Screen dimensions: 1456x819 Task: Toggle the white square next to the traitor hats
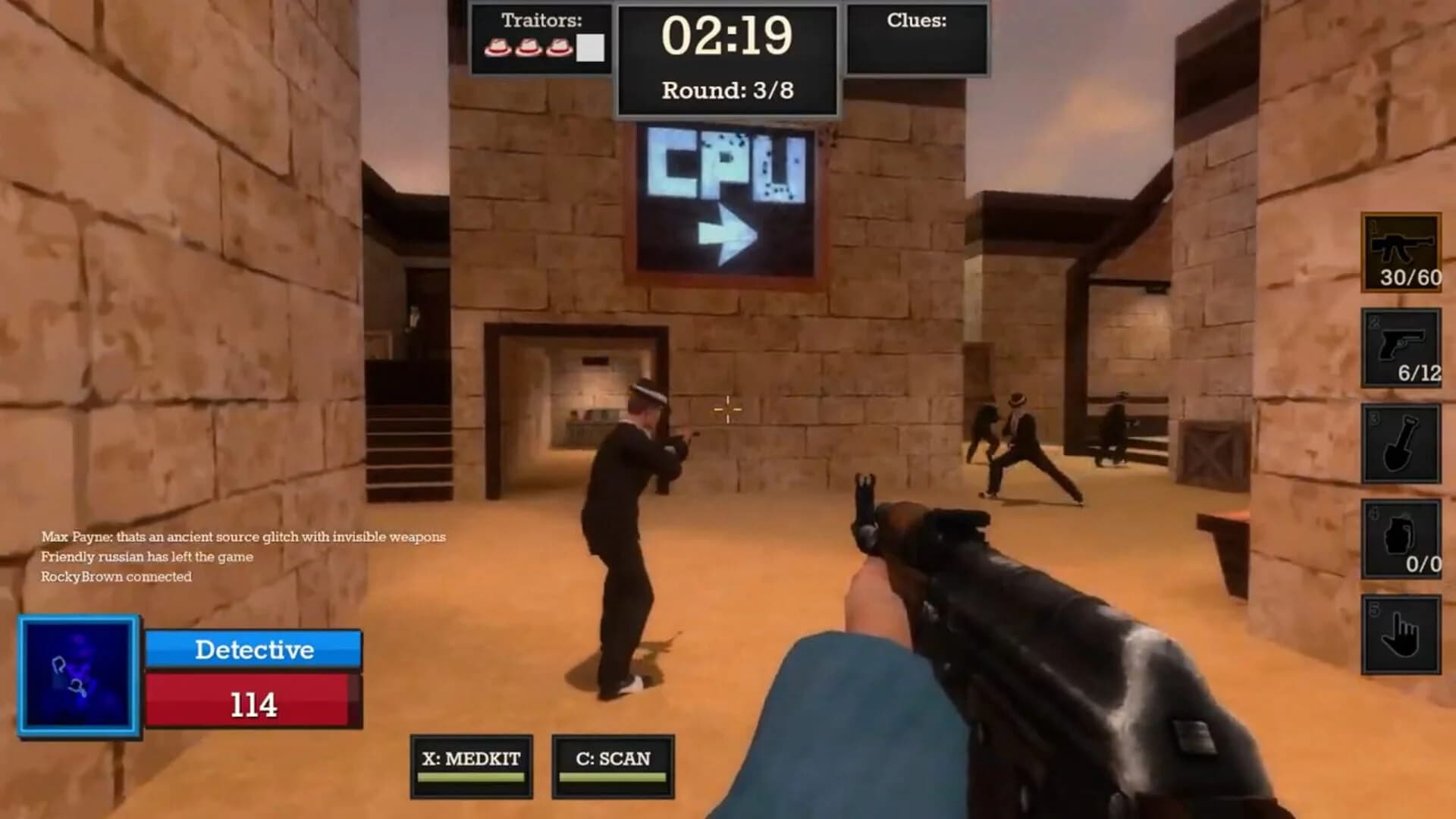click(590, 48)
